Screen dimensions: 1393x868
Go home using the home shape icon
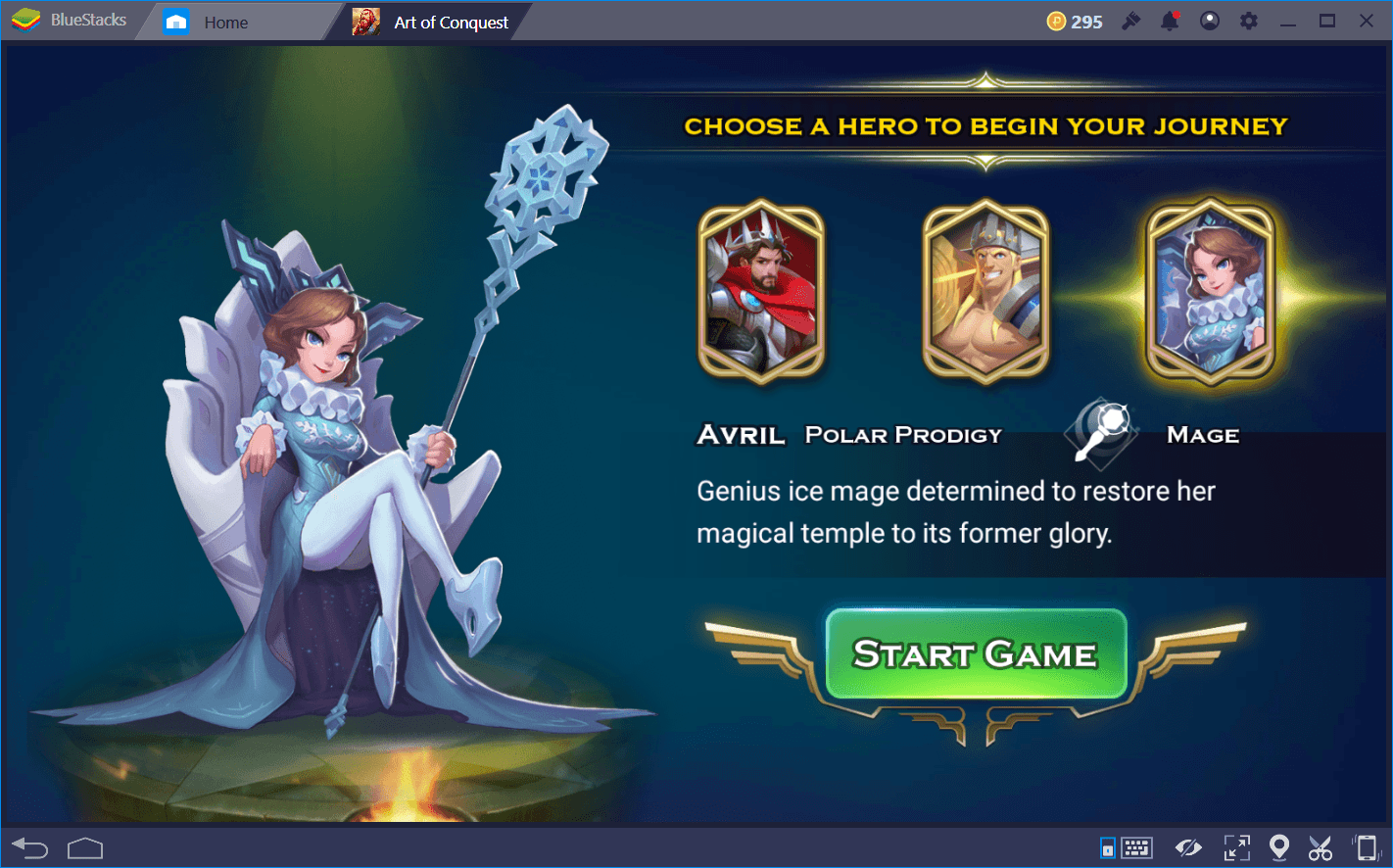pos(85,847)
